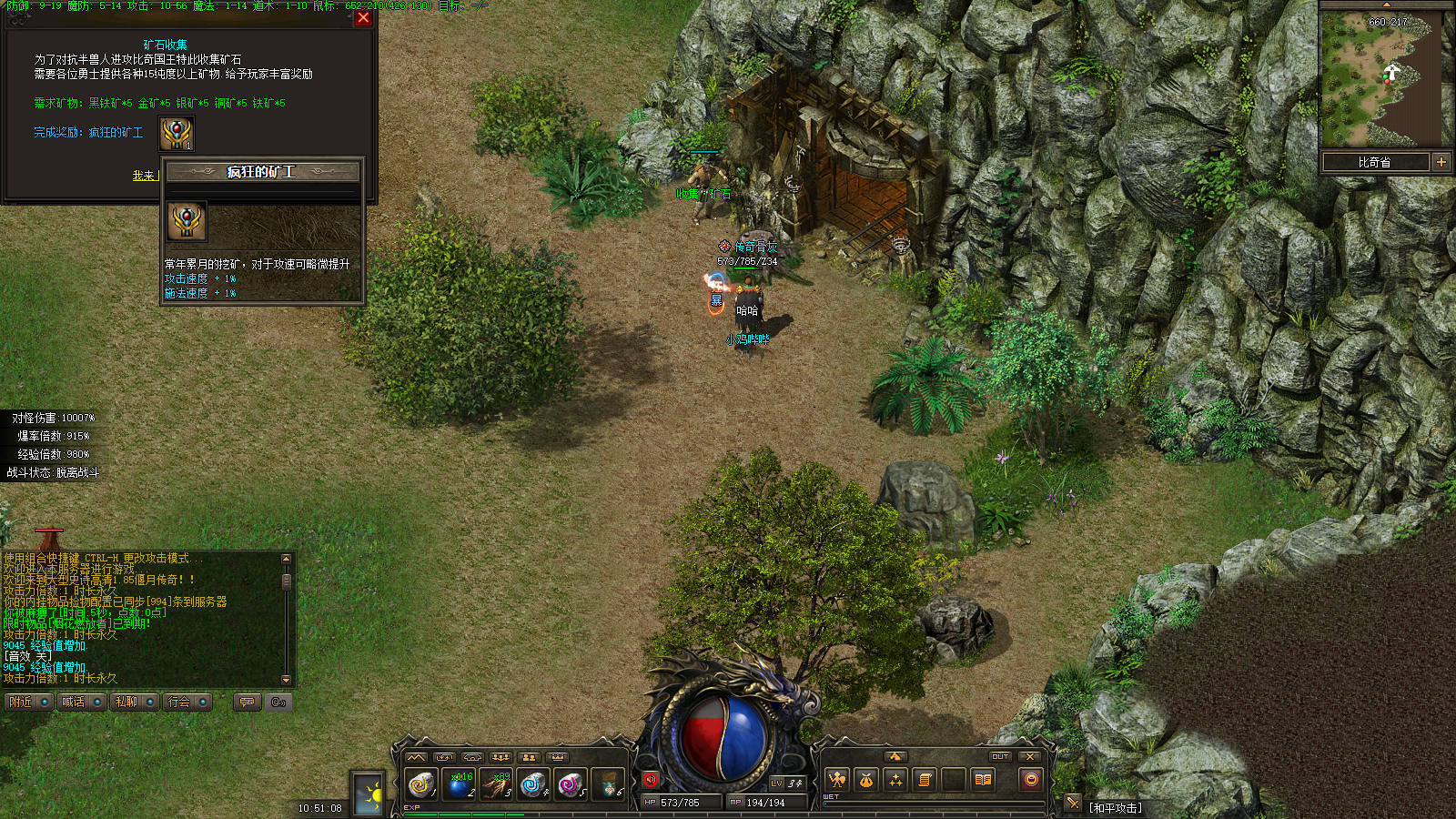
Task: Use the blue potion in hotbar slot 2
Action: pyautogui.click(x=460, y=783)
